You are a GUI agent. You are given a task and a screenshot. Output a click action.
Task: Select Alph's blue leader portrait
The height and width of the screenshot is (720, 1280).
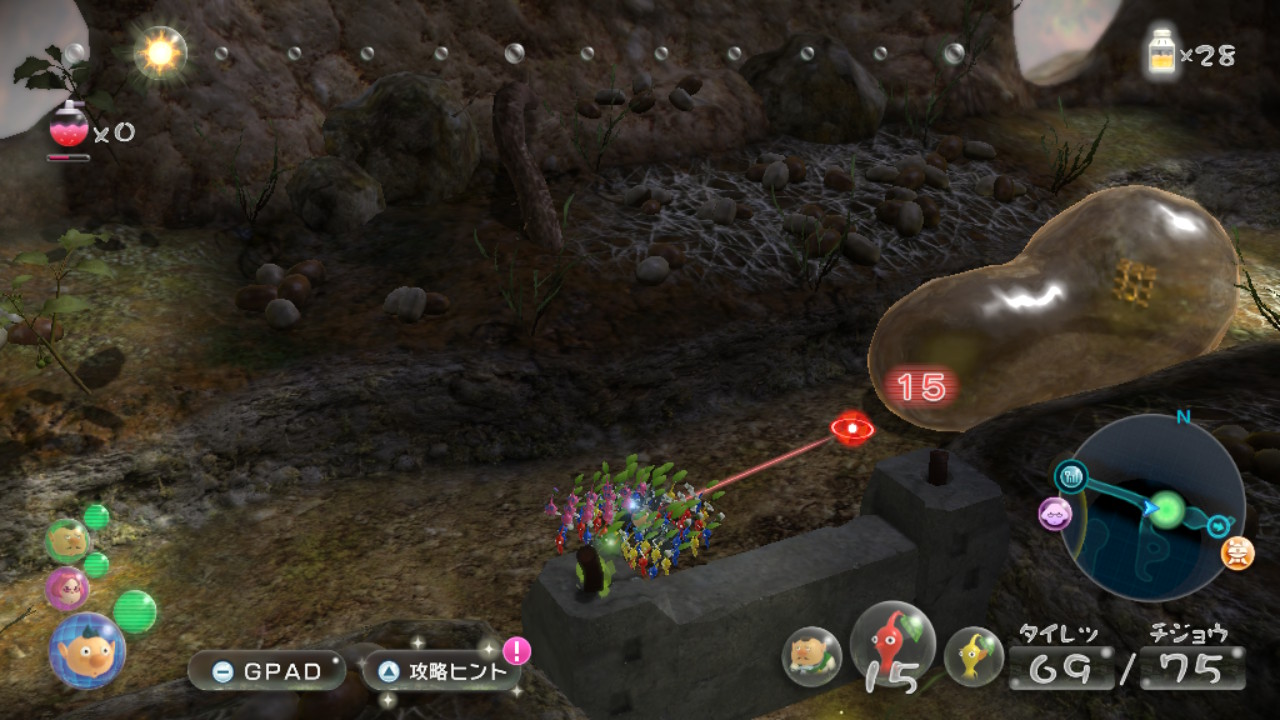coord(87,650)
